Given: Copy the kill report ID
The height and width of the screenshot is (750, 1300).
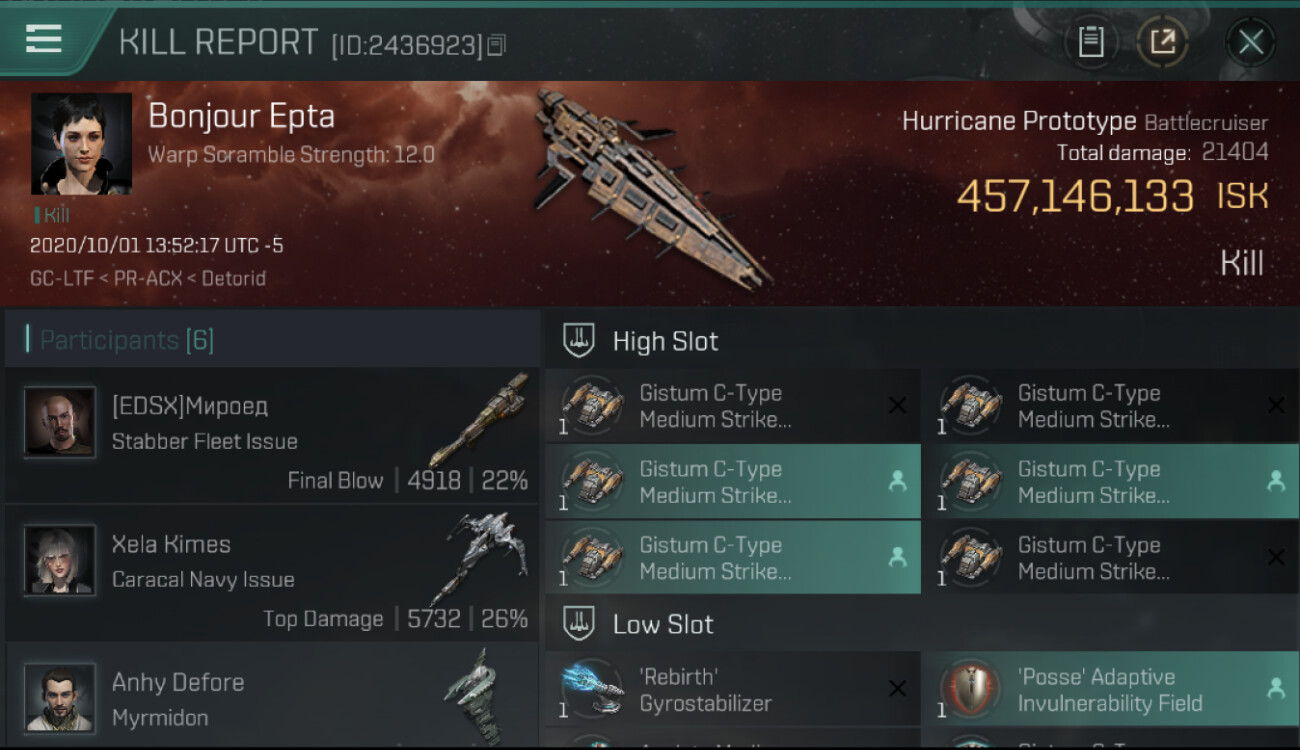Looking at the screenshot, I should 497,45.
